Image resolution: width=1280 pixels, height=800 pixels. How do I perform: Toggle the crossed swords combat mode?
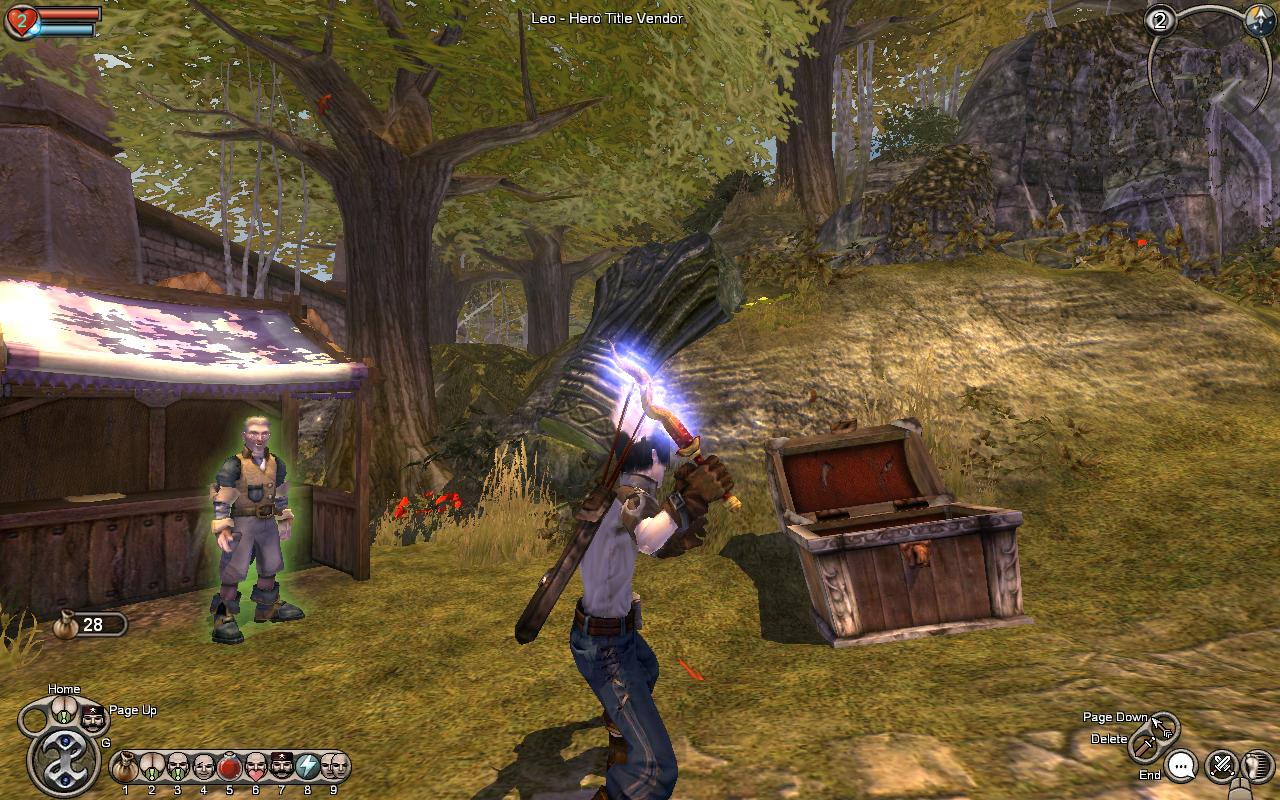(x=1221, y=766)
